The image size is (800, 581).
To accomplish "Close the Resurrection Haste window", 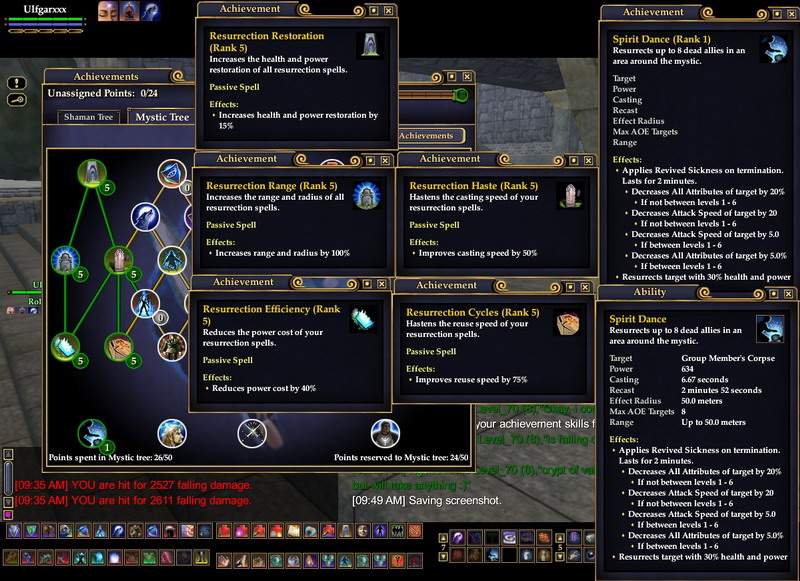I will tap(587, 159).
